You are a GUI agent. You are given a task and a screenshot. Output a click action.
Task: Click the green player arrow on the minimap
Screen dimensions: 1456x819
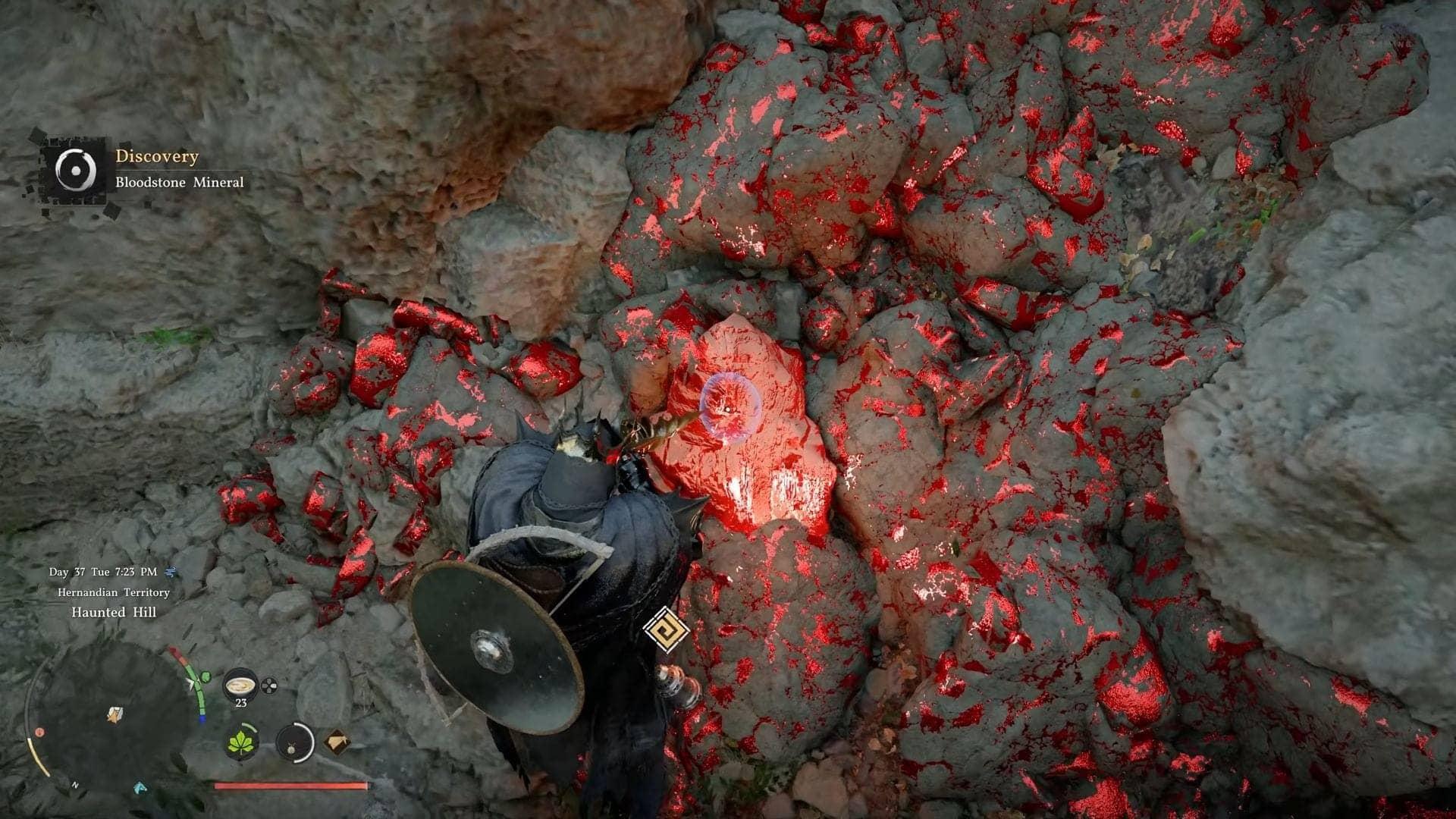[190, 681]
